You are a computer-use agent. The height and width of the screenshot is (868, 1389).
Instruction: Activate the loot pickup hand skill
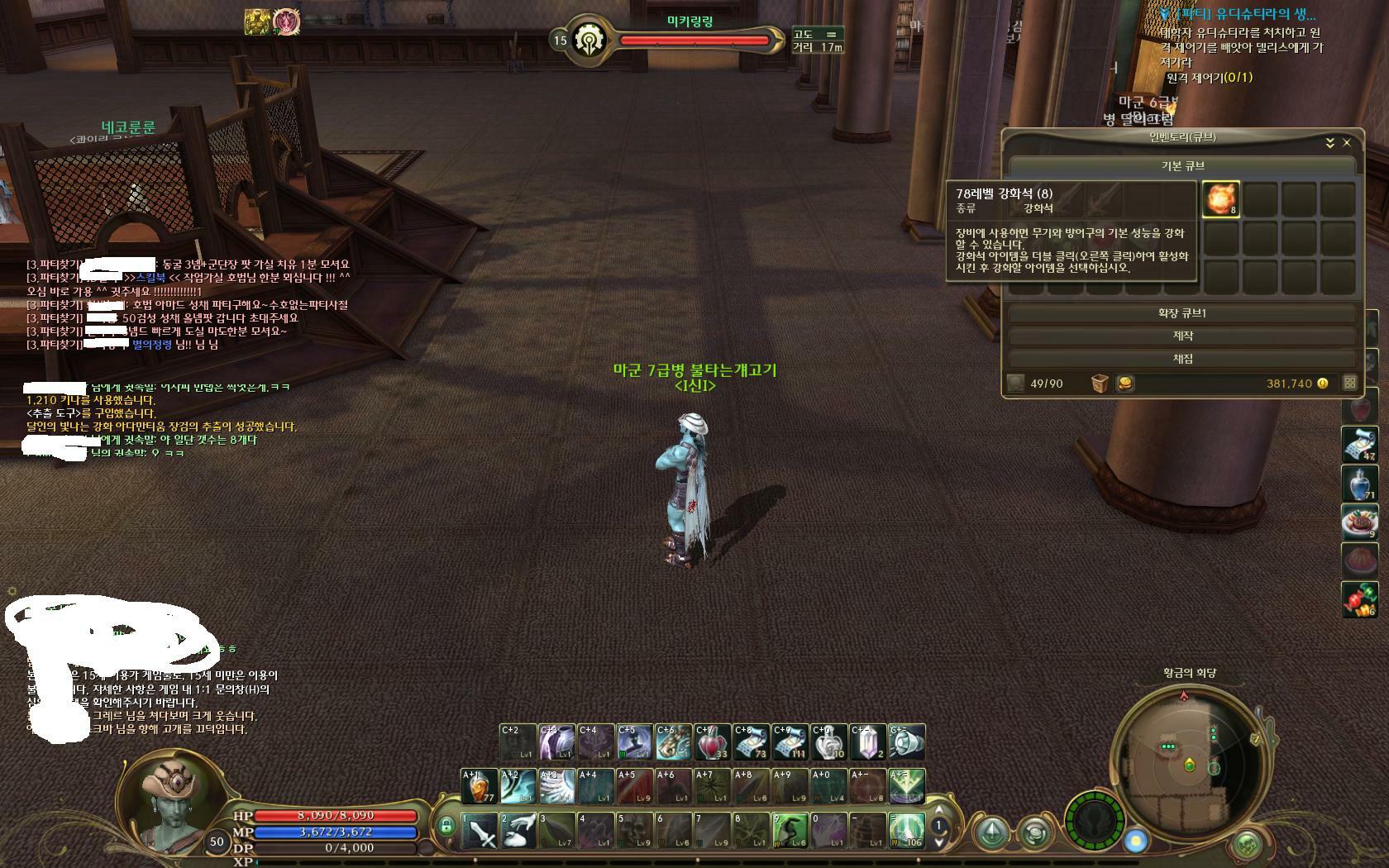click(518, 831)
